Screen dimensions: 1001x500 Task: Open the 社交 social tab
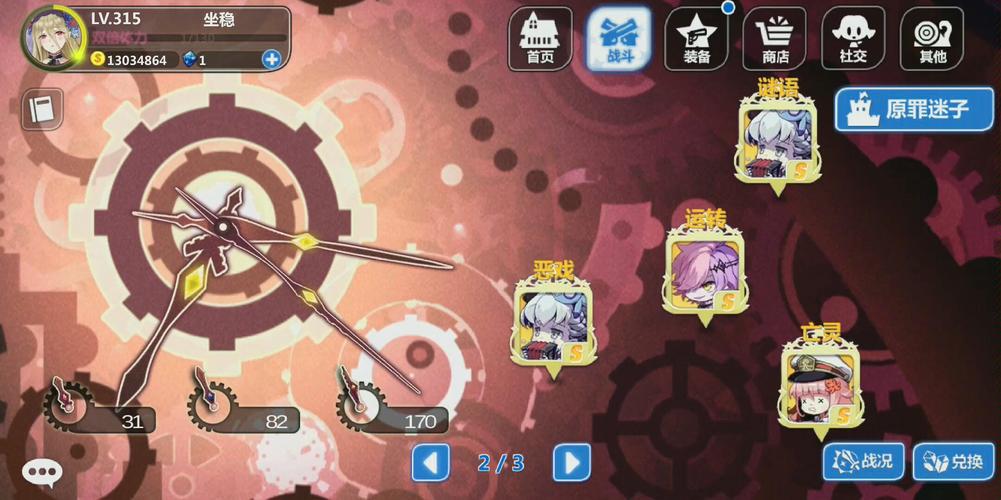coord(853,39)
